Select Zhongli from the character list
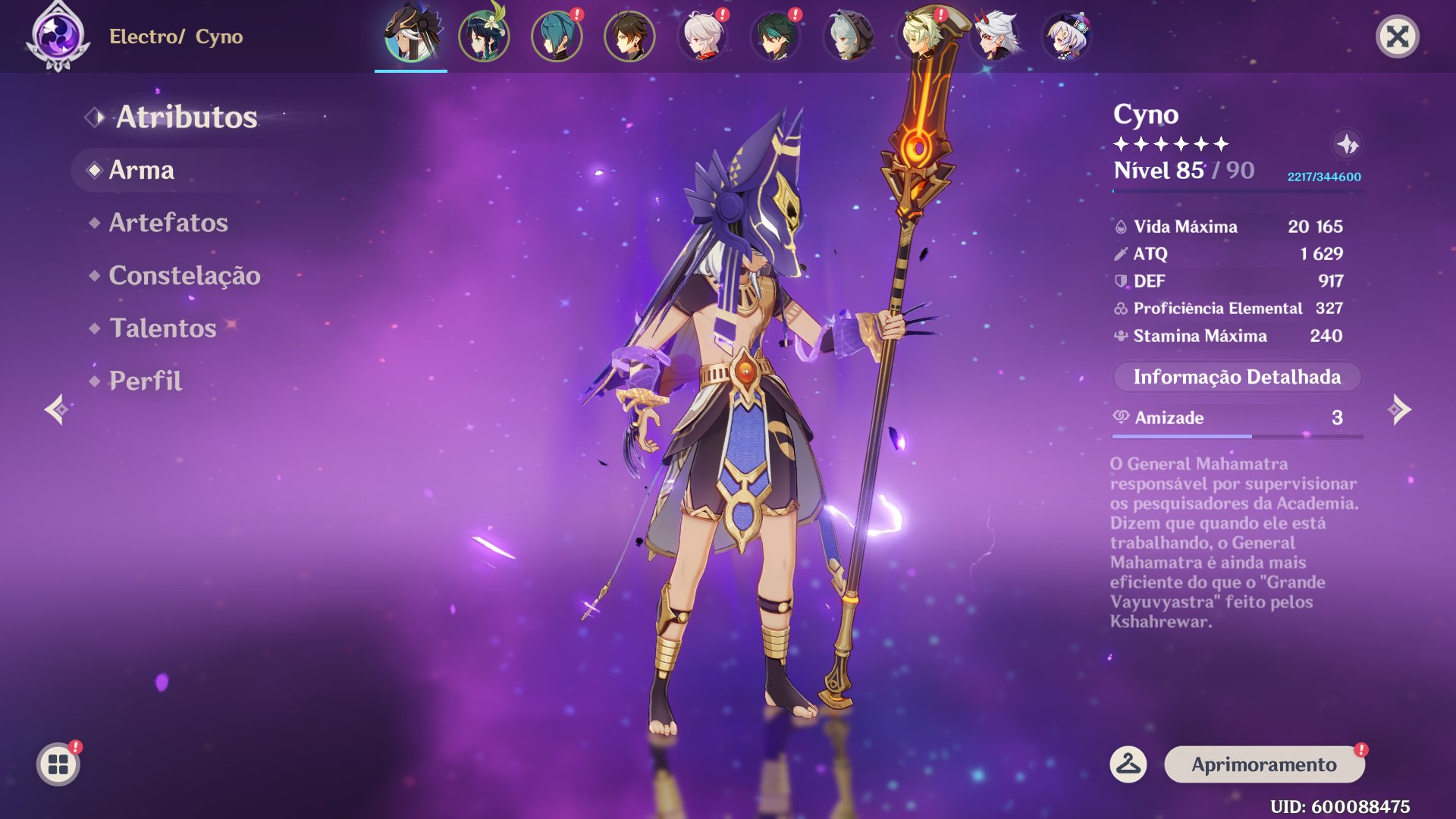This screenshot has height=819, width=1456. 628,34
